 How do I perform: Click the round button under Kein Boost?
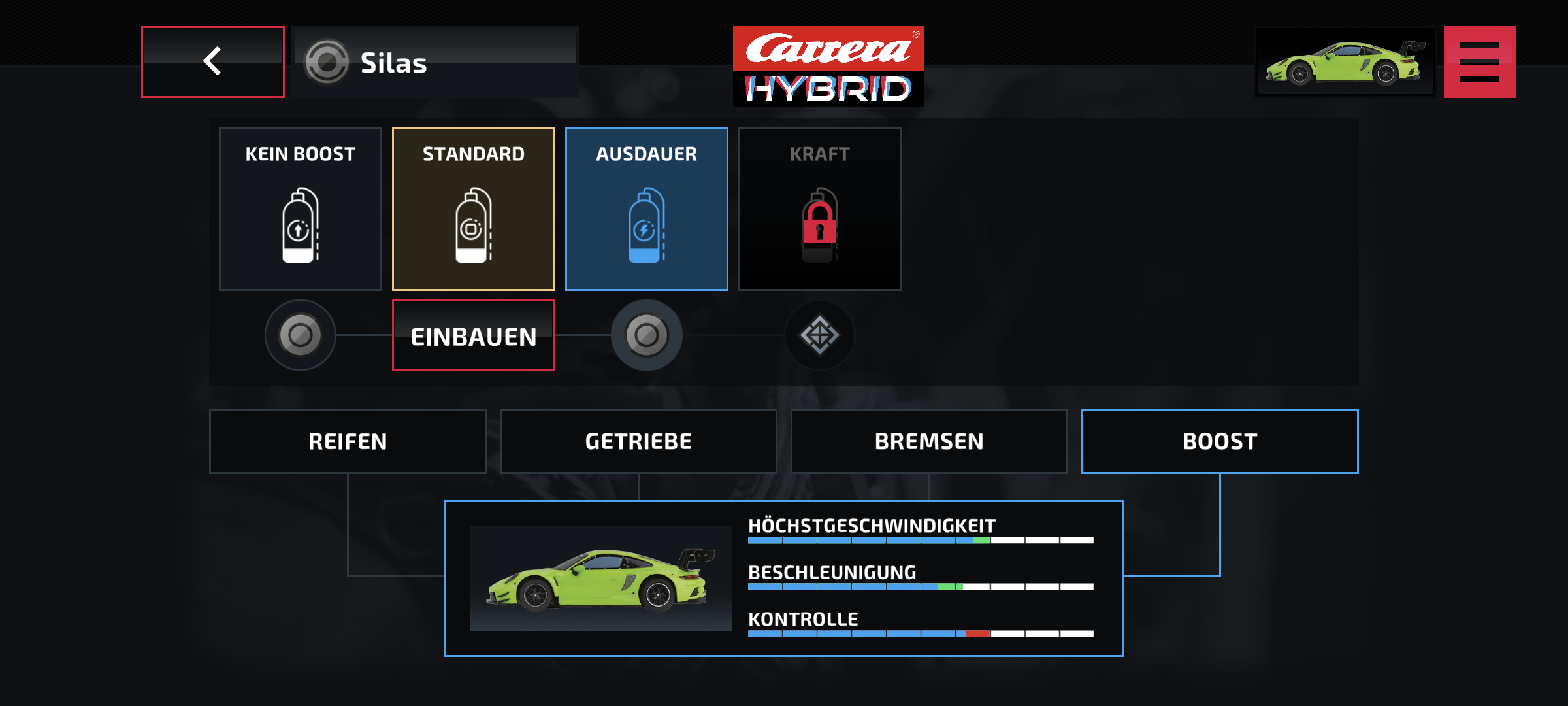tap(301, 335)
